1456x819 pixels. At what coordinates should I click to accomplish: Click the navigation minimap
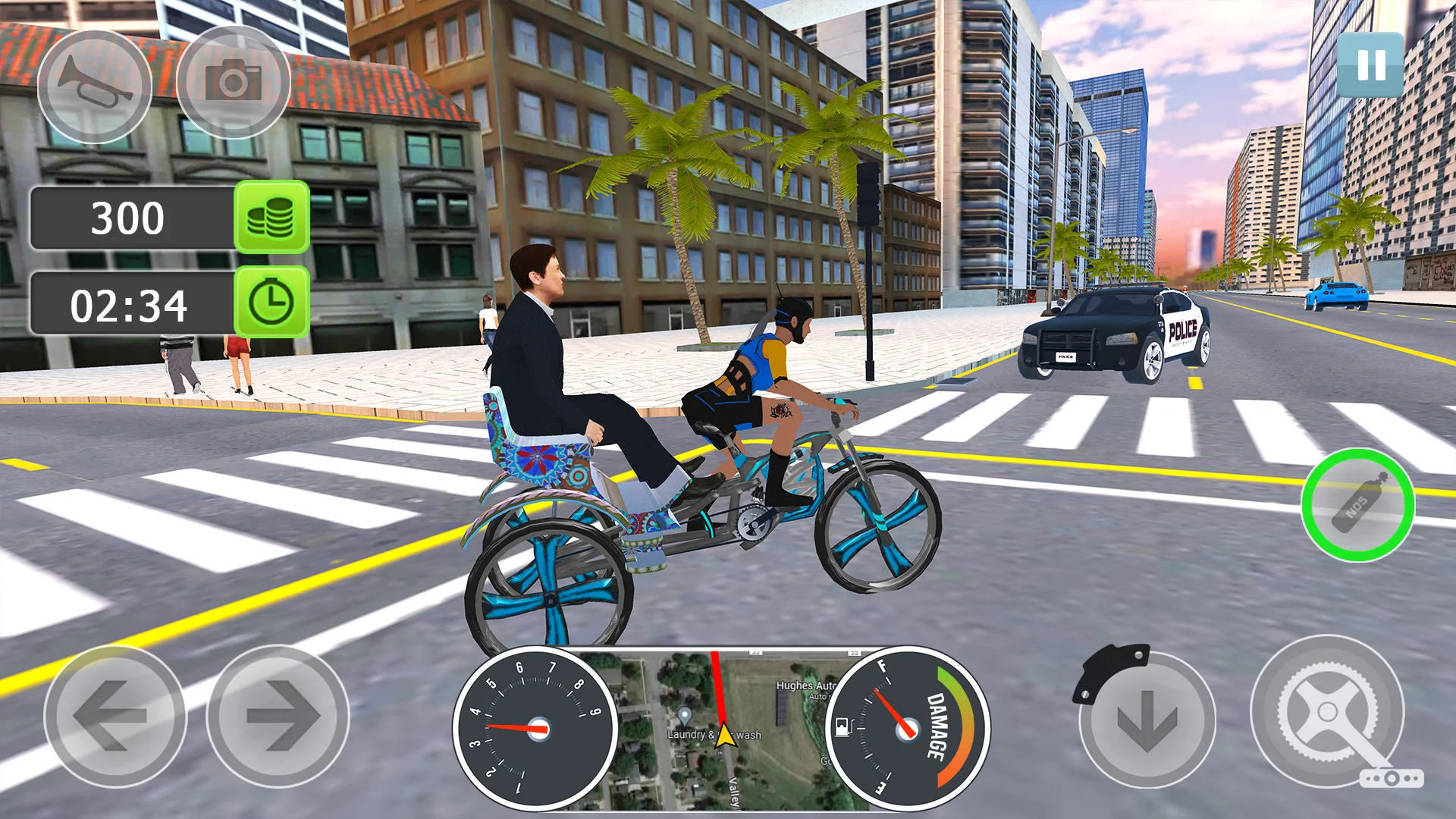(x=721, y=728)
